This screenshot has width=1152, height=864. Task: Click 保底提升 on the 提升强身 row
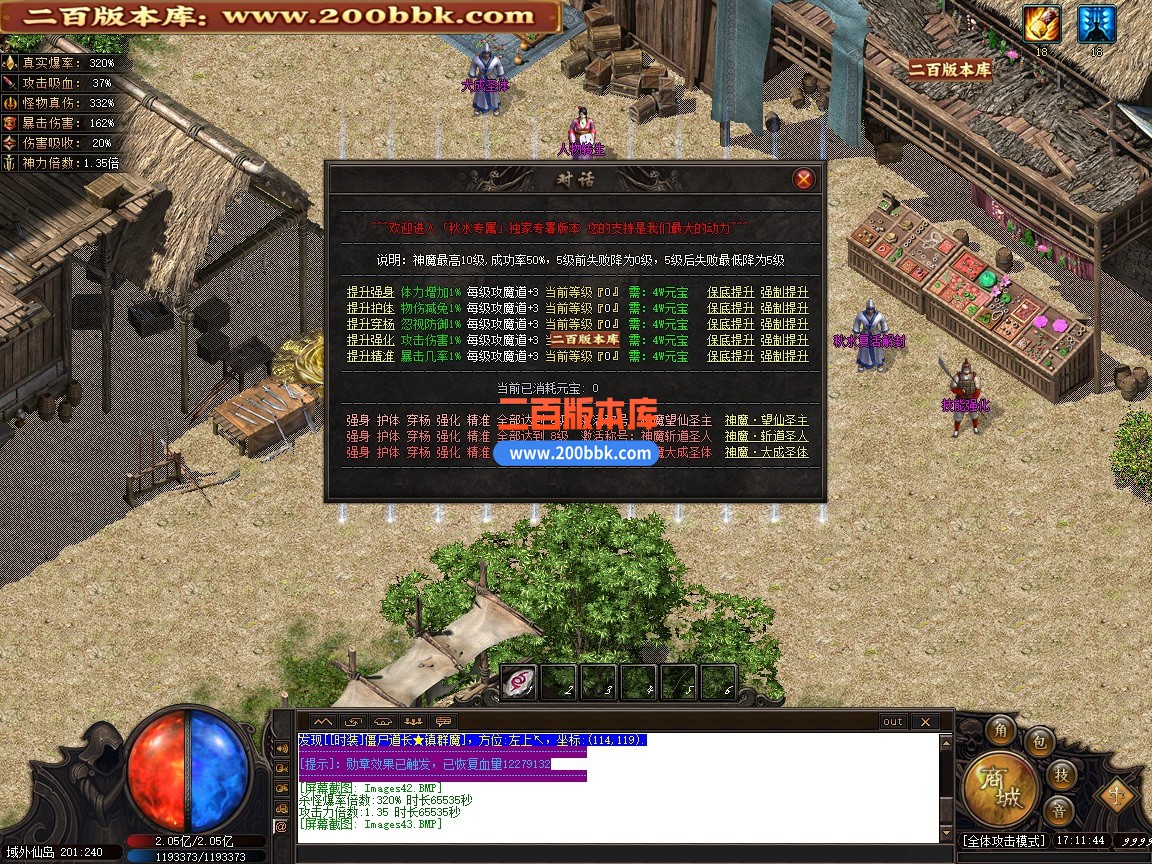[730, 292]
